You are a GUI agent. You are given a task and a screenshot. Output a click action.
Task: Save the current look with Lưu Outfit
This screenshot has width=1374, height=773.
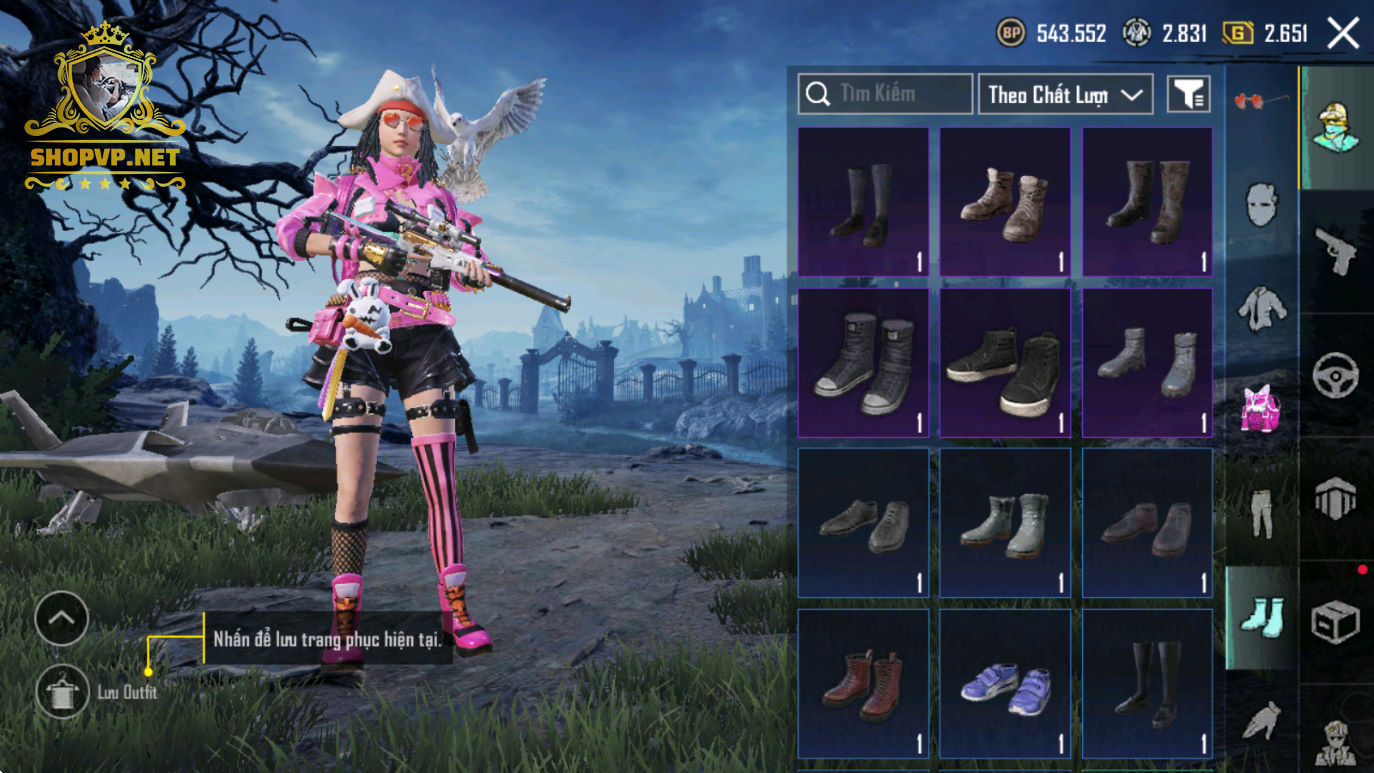pos(62,691)
